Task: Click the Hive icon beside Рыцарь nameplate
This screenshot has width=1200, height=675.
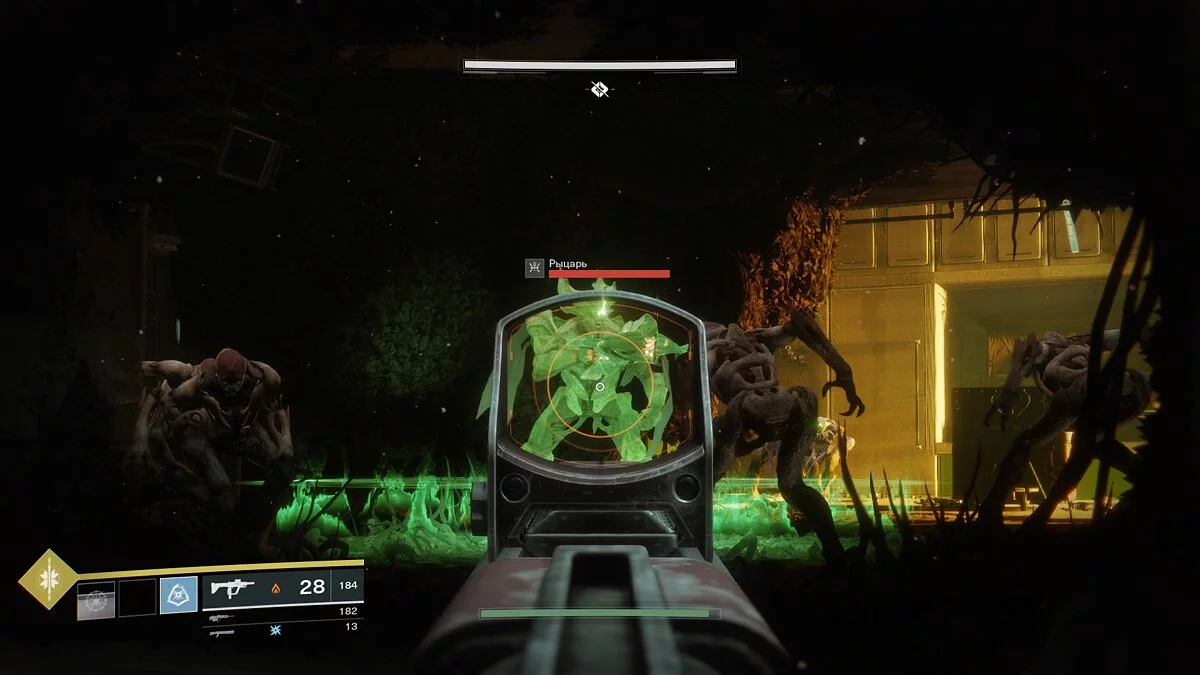Action: tap(535, 267)
